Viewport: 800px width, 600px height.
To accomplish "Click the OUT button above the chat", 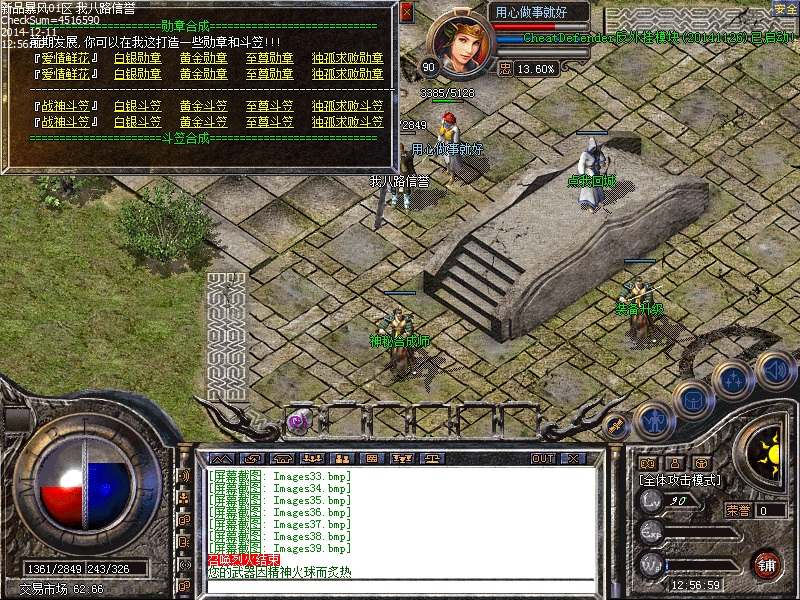I will [x=543, y=458].
